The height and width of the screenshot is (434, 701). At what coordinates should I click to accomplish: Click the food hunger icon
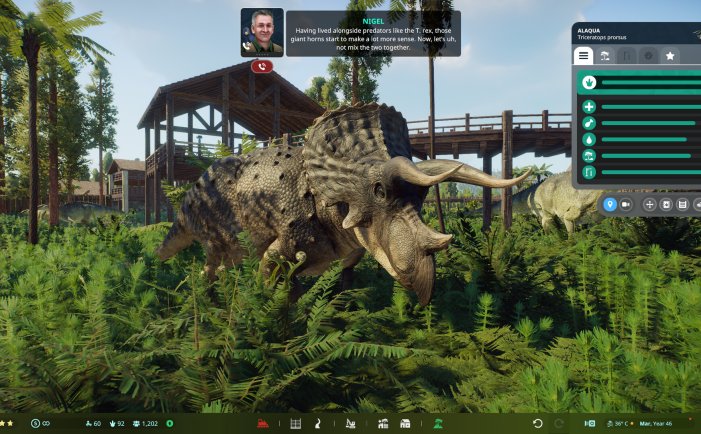[589, 123]
